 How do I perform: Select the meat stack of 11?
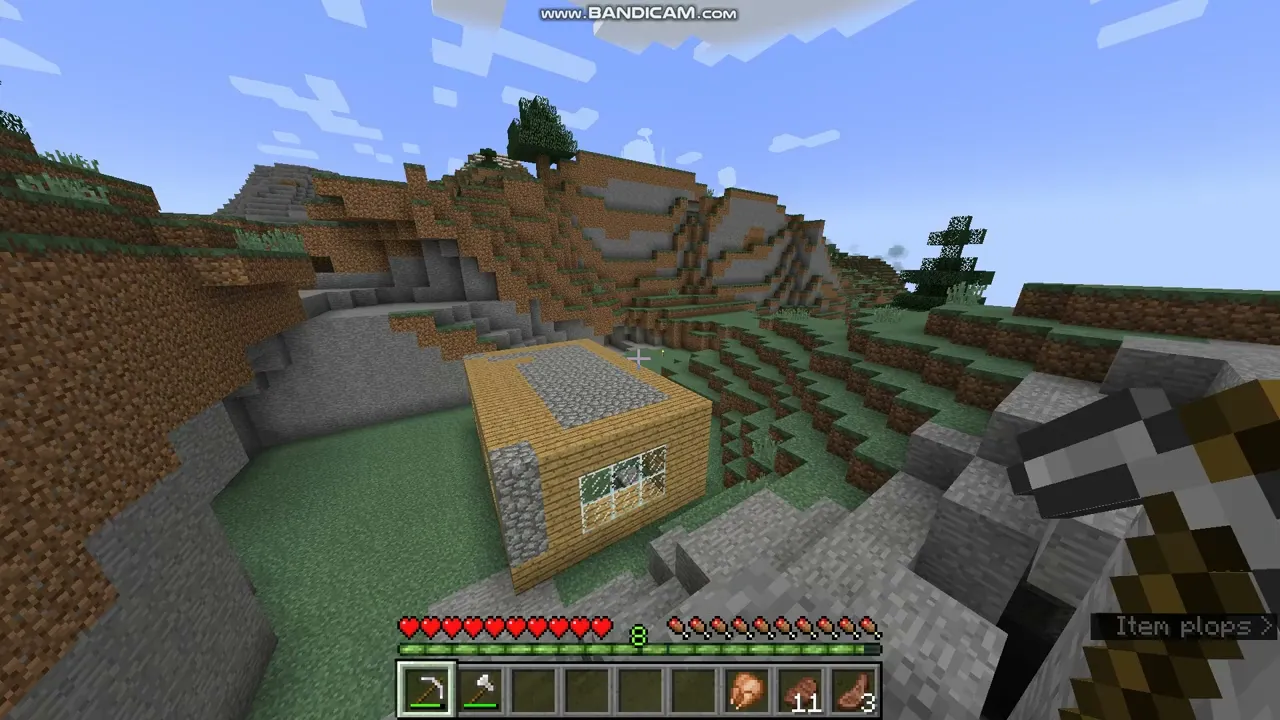coord(801,690)
